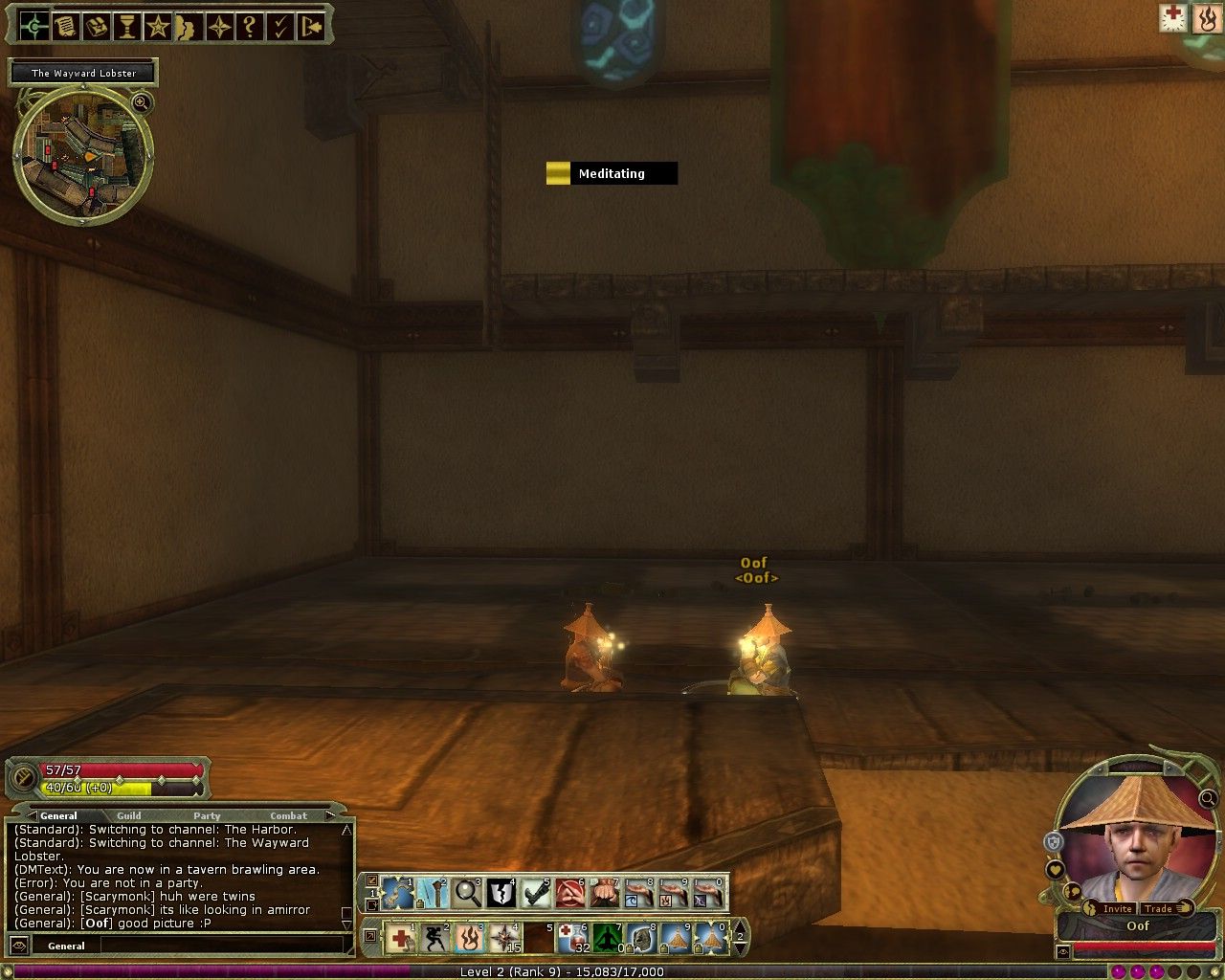Click the exit door arrow icon

311,27
